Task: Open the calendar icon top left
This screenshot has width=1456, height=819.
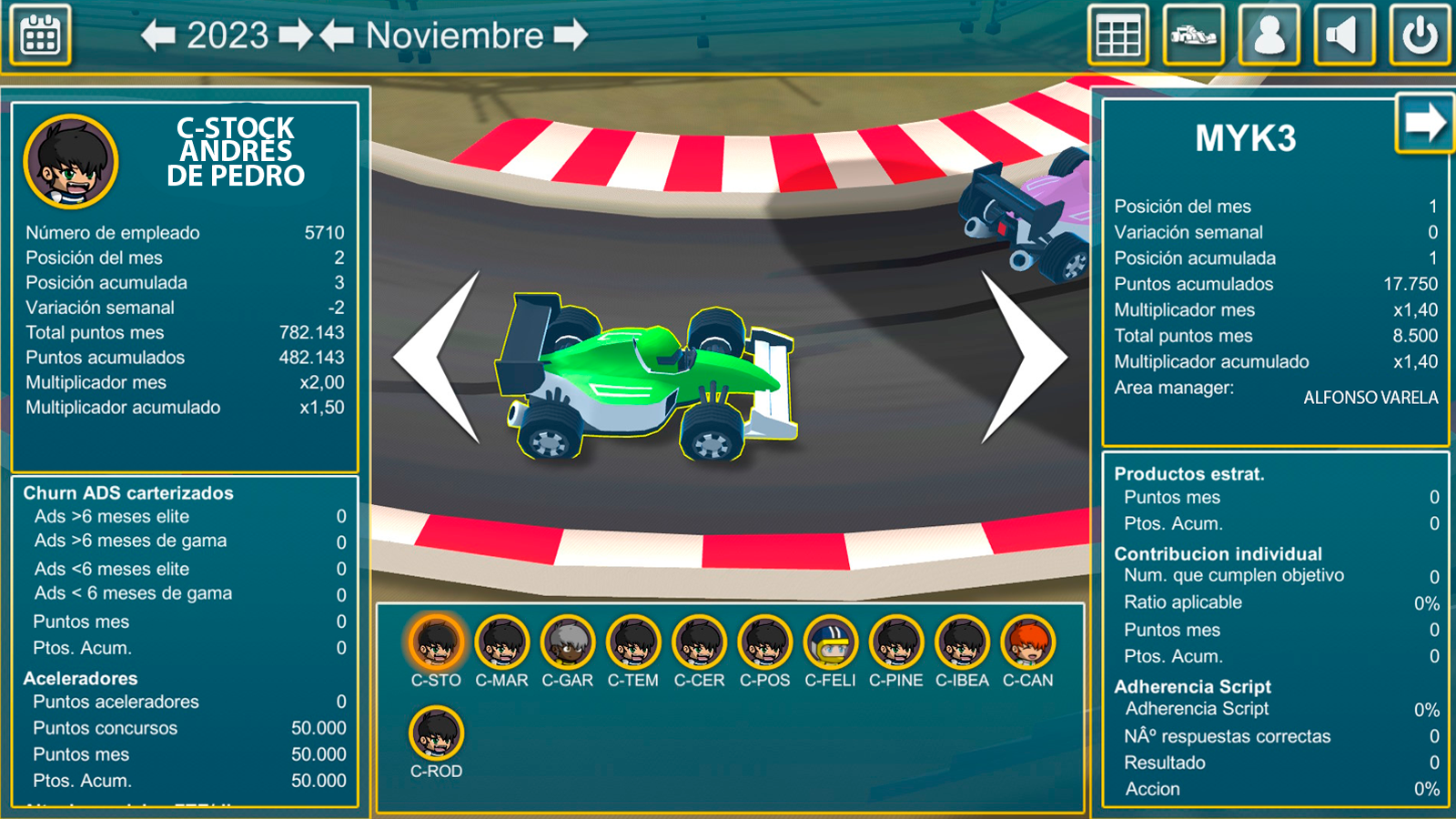Action: tap(42, 34)
